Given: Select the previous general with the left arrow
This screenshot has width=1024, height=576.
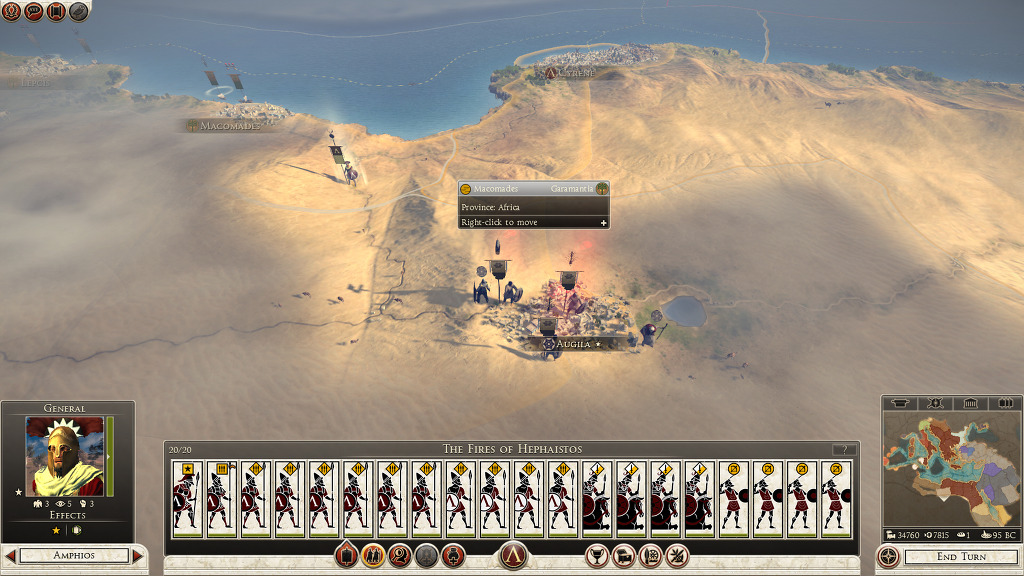Looking at the screenshot, I should [10, 555].
